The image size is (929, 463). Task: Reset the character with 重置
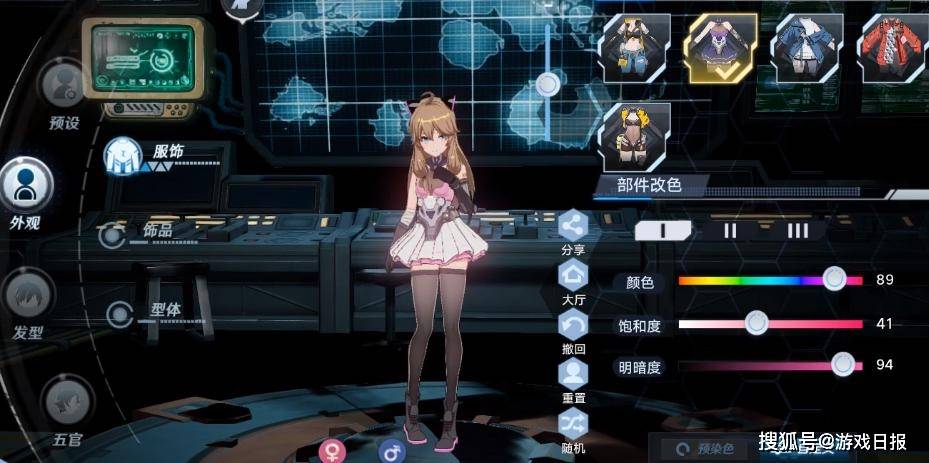tap(573, 376)
